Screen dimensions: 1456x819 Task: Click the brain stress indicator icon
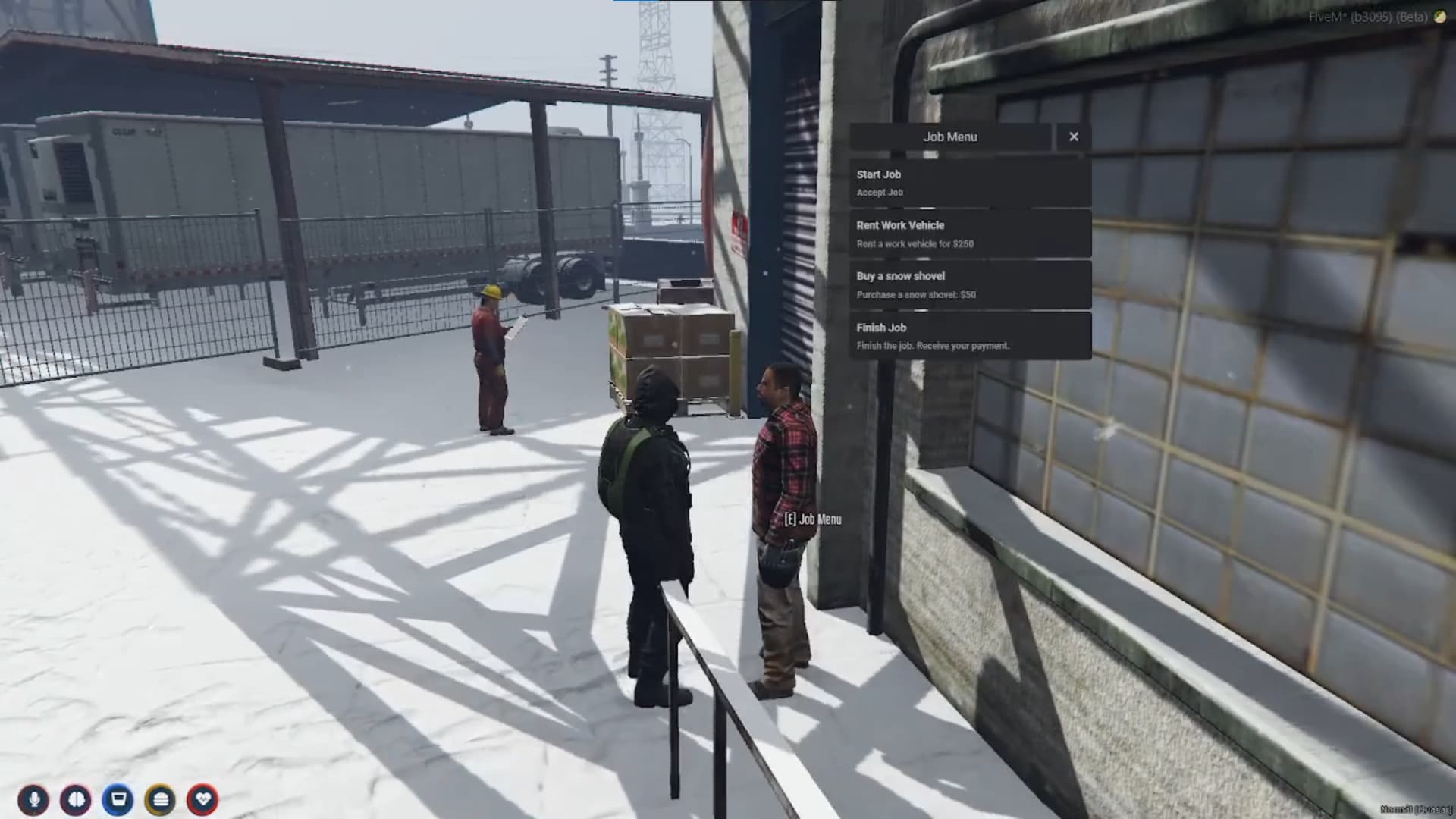[x=74, y=798]
